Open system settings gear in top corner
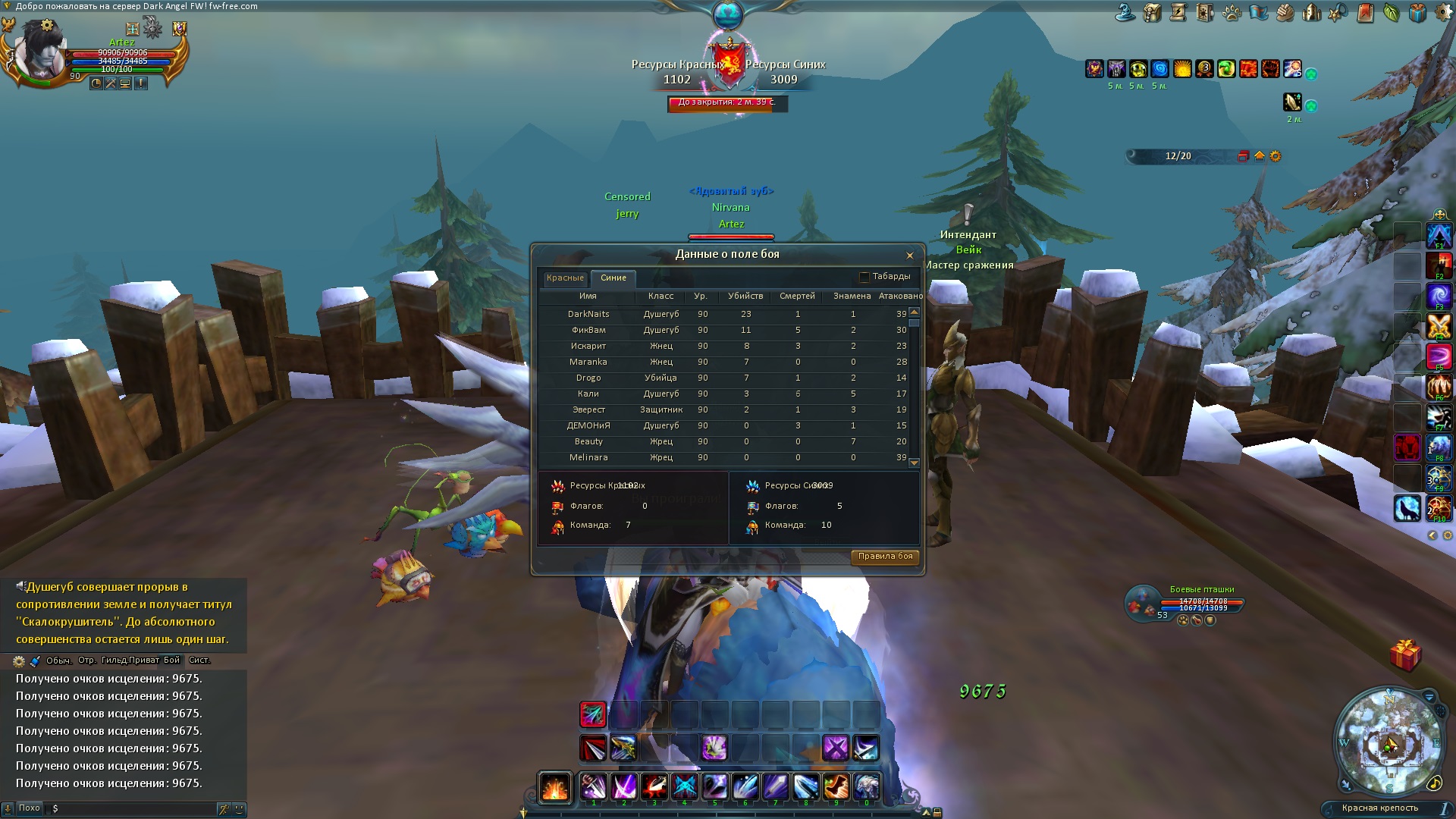 point(1443,13)
